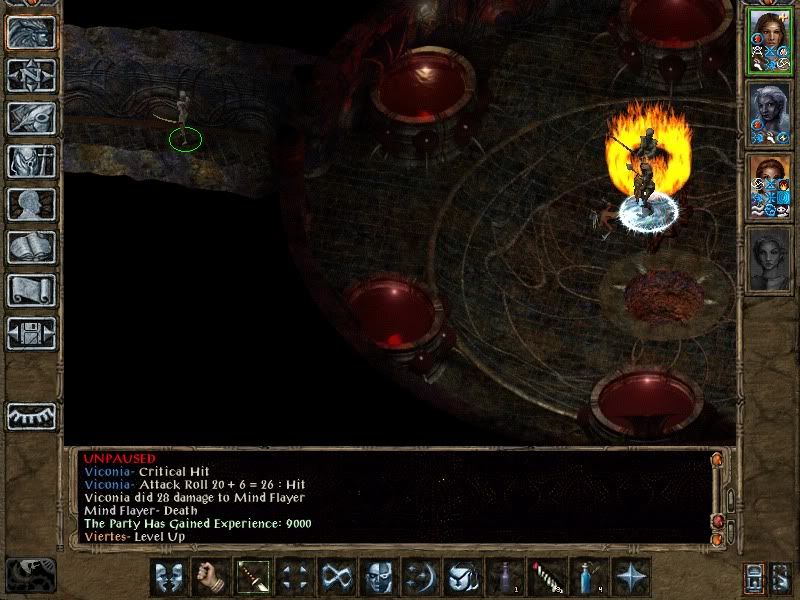Activate the talk masks action button

pos(169,577)
